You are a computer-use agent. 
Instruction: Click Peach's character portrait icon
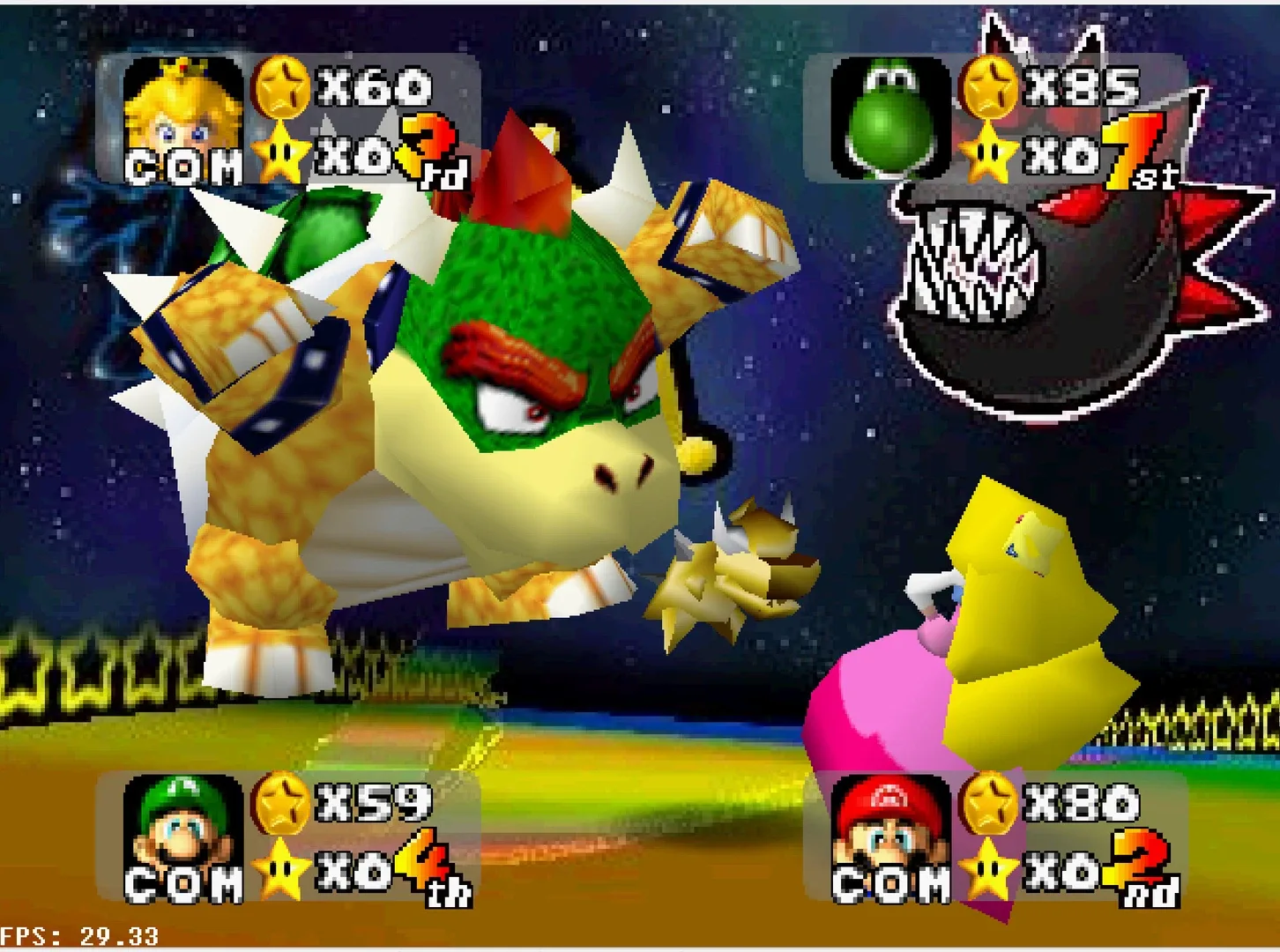182,115
